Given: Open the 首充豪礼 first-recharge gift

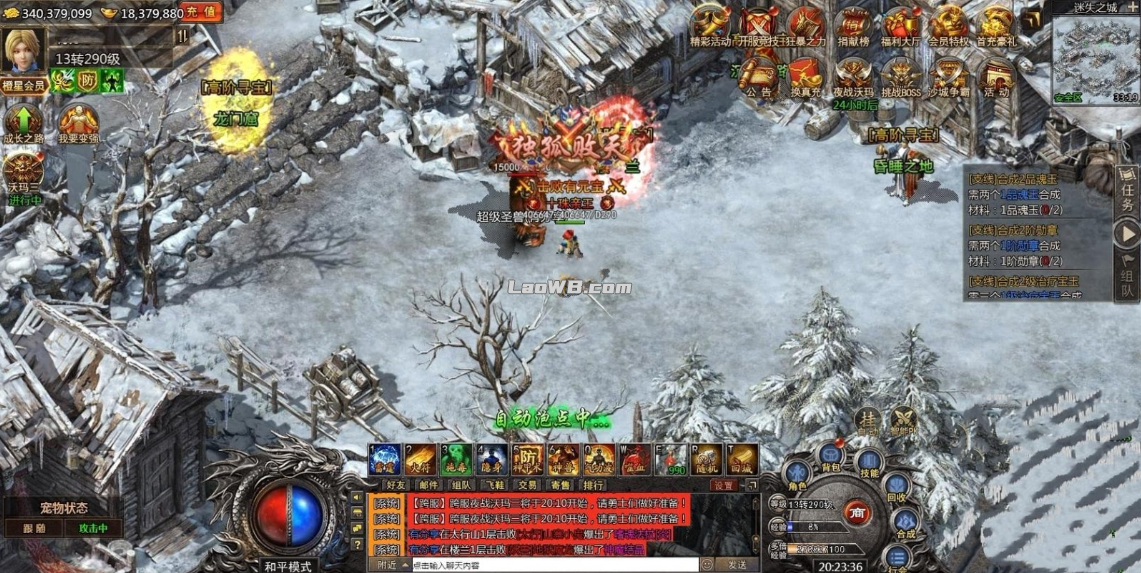Looking at the screenshot, I should pyautogui.click(x=996, y=24).
